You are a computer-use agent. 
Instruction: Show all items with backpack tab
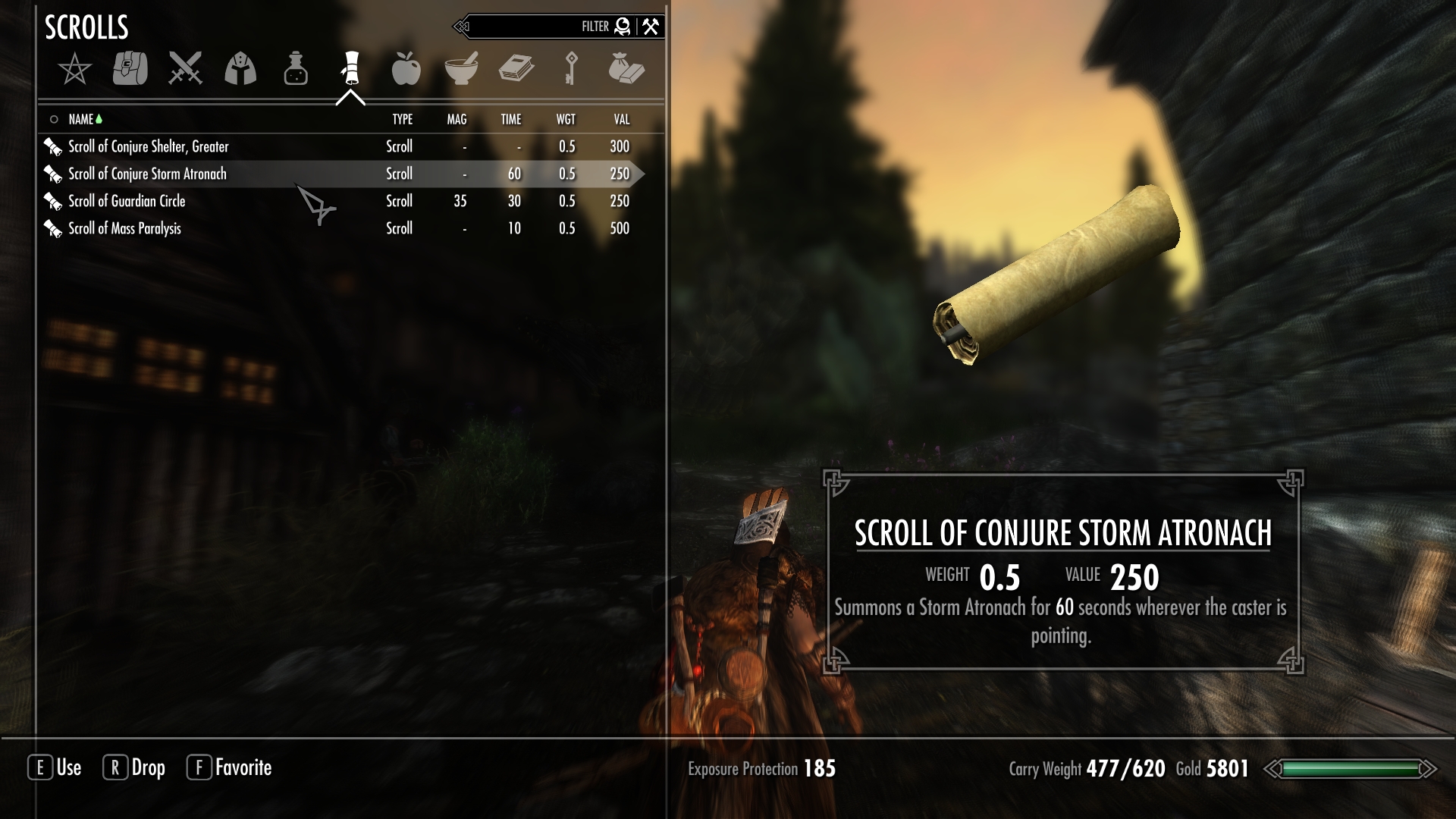point(130,68)
